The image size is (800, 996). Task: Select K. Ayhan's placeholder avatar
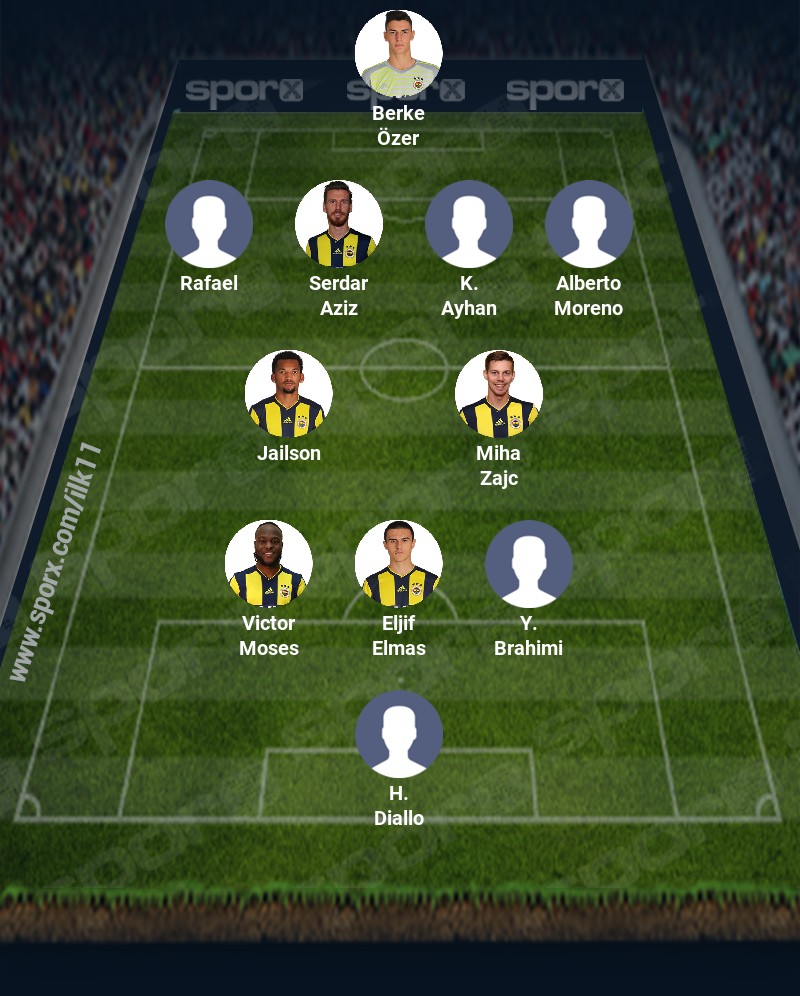point(469,224)
